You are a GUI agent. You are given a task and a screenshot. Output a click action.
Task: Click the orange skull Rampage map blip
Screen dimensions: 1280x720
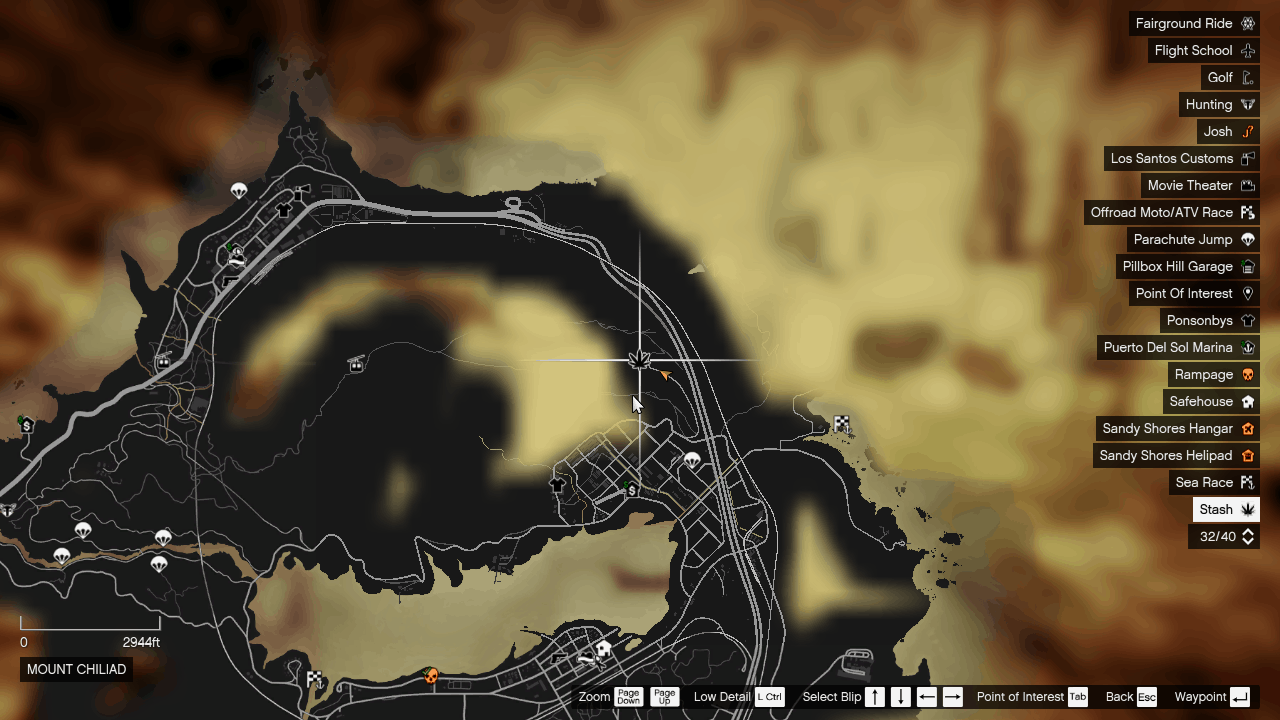pyautogui.click(x=431, y=676)
